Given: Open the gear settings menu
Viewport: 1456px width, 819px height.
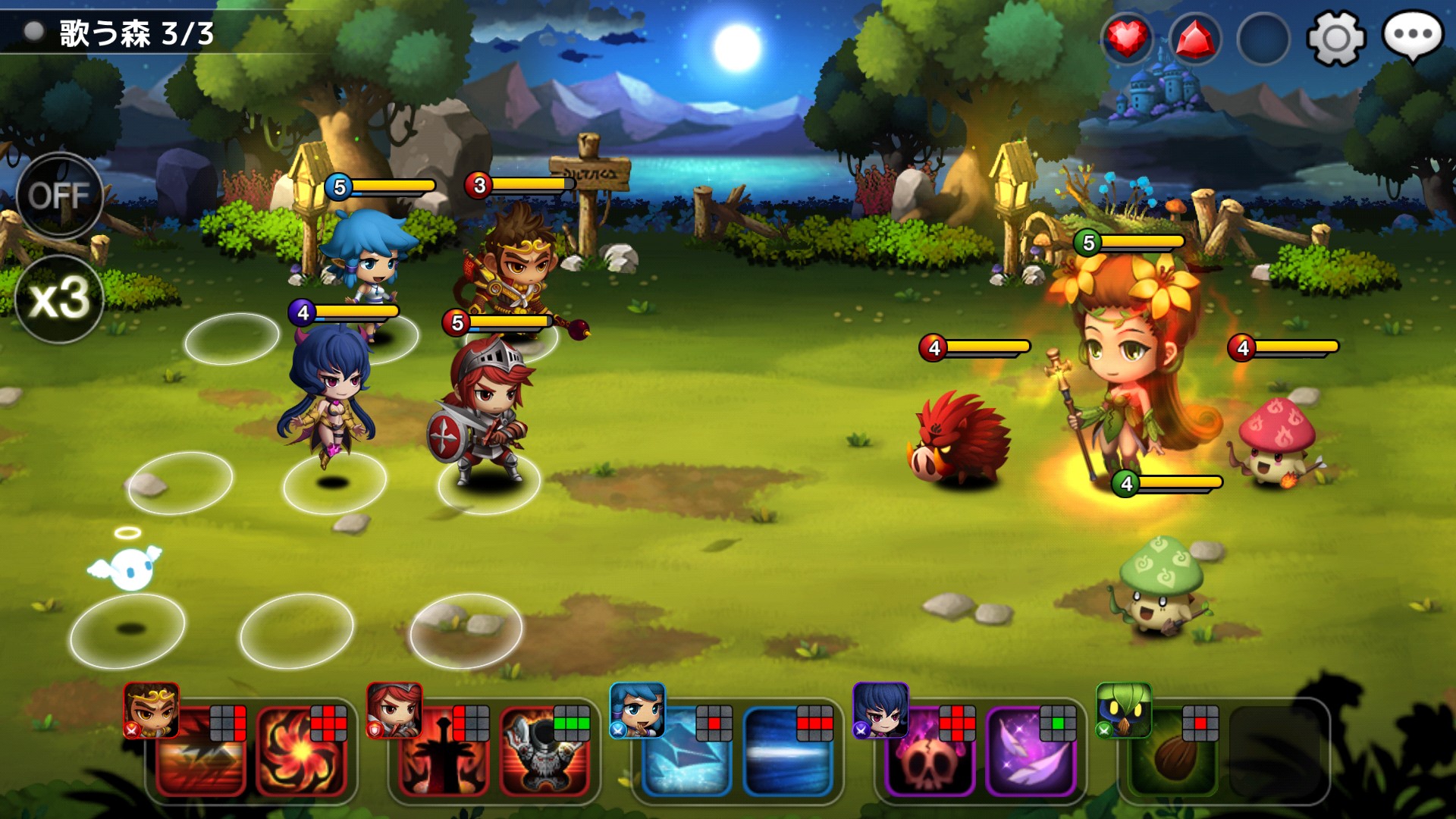Looking at the screenshot, I should 1335,37.
